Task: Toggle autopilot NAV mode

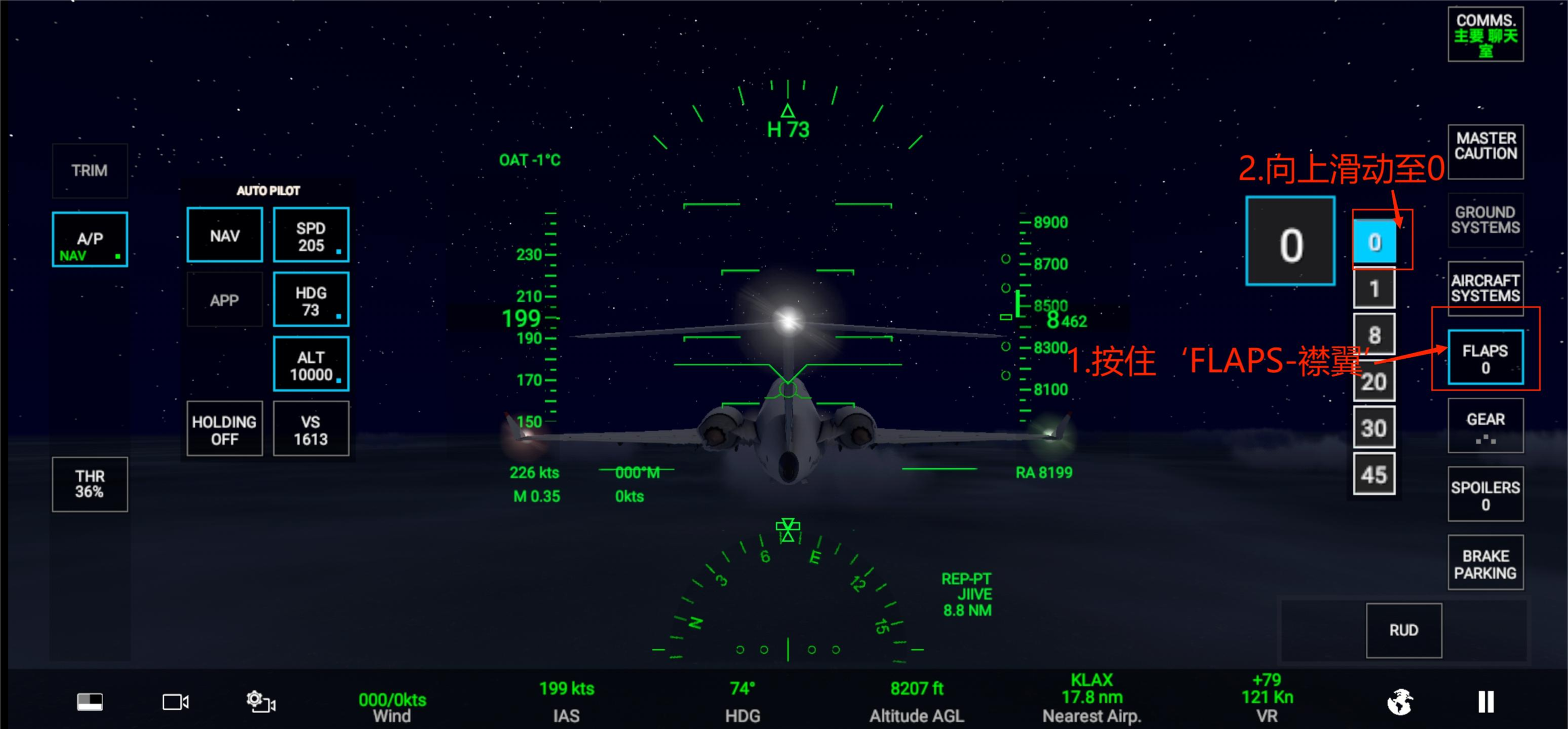Action: point(224,235)
